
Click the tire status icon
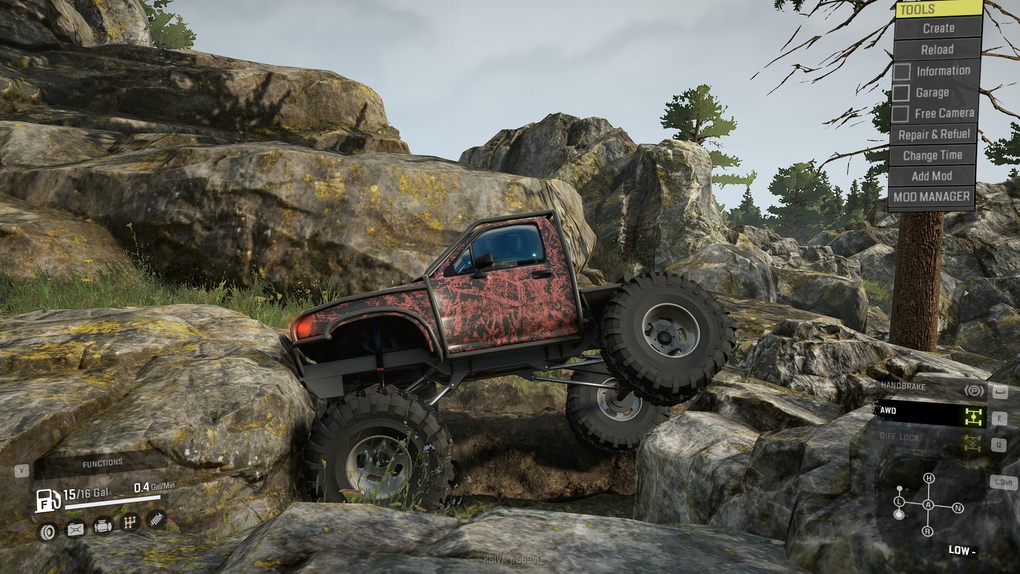(x=46, y=531)
